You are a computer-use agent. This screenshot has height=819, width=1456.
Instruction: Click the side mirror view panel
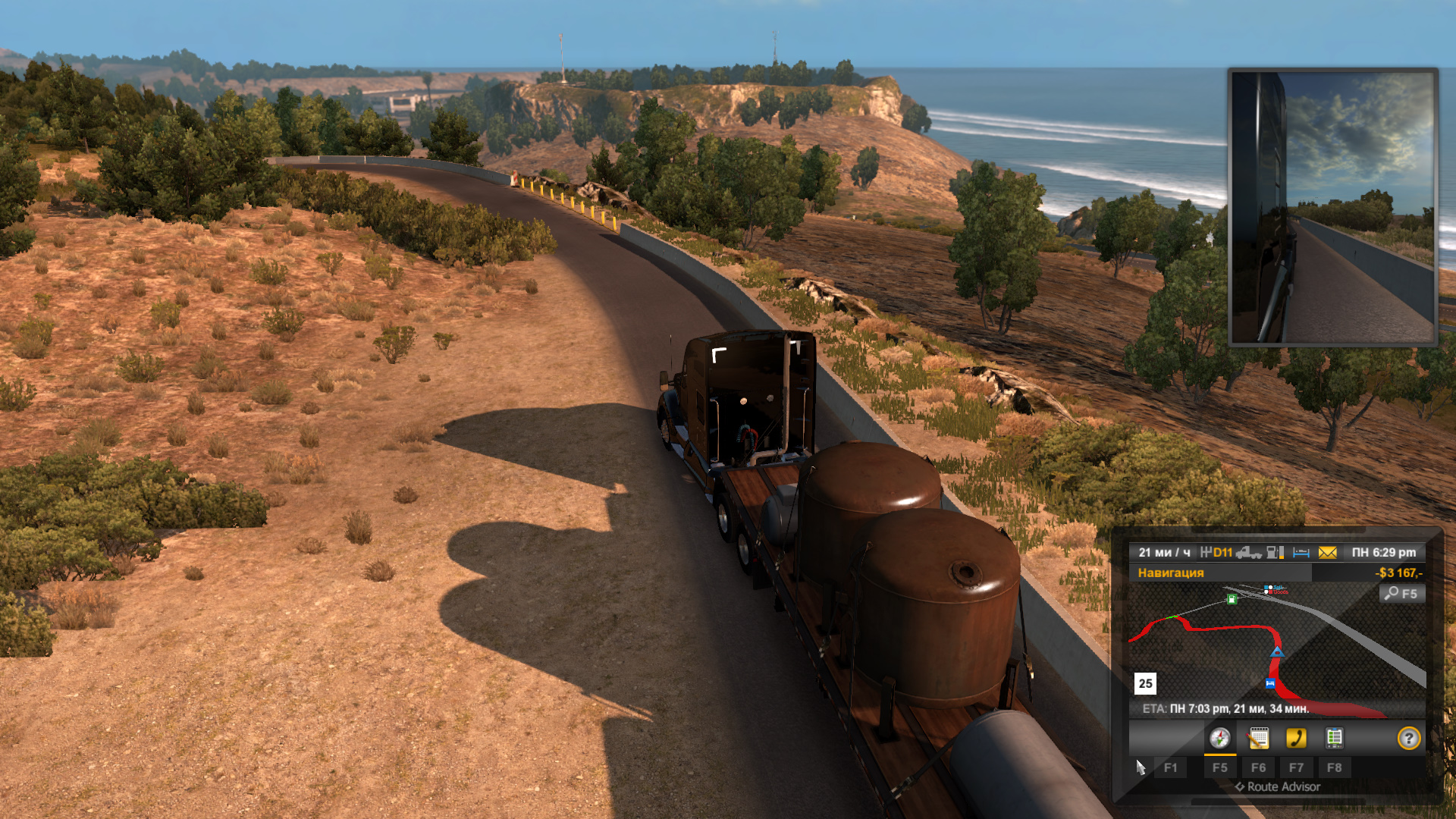[x=1332, y=207]
